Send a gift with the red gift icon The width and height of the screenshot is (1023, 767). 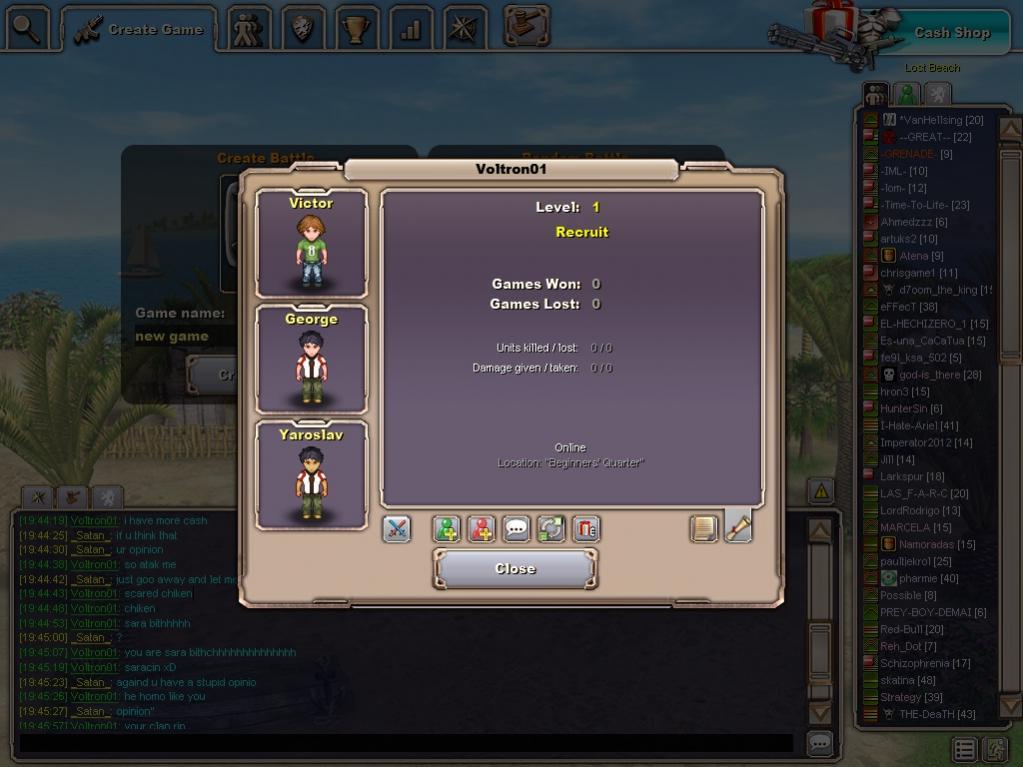(586, 528)
